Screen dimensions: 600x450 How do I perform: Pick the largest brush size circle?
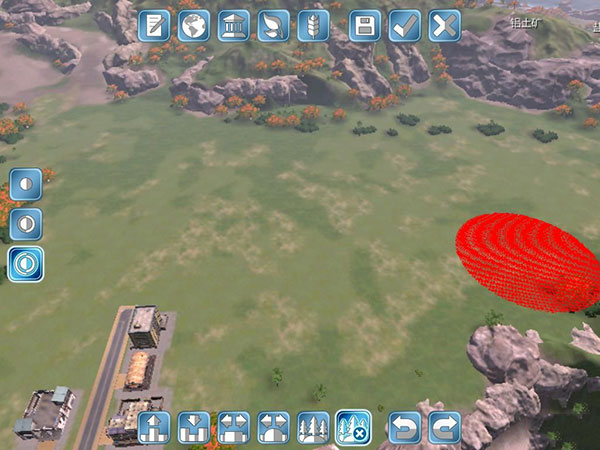[26, 264]
